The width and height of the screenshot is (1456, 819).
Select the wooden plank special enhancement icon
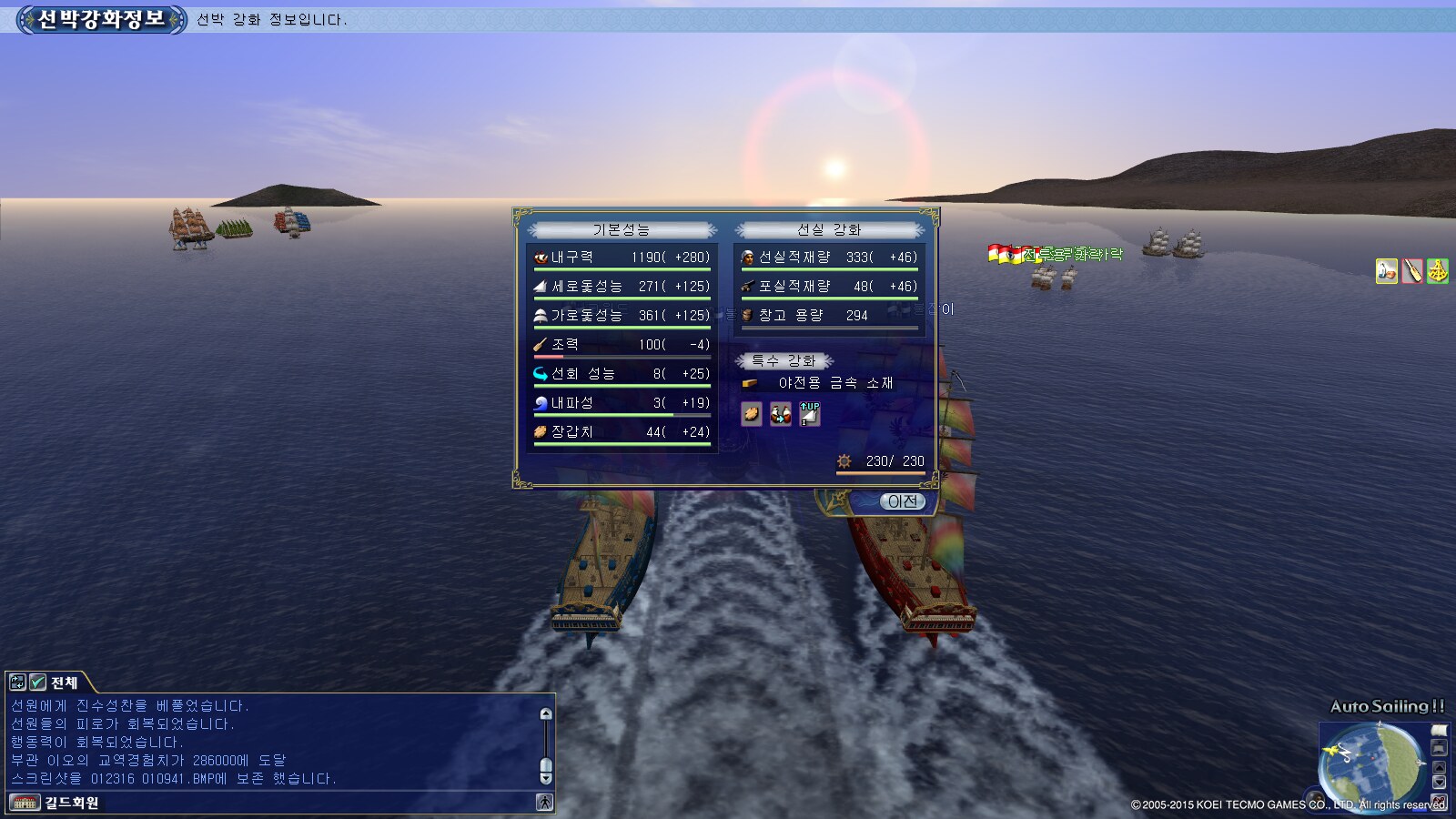point(752,414)
